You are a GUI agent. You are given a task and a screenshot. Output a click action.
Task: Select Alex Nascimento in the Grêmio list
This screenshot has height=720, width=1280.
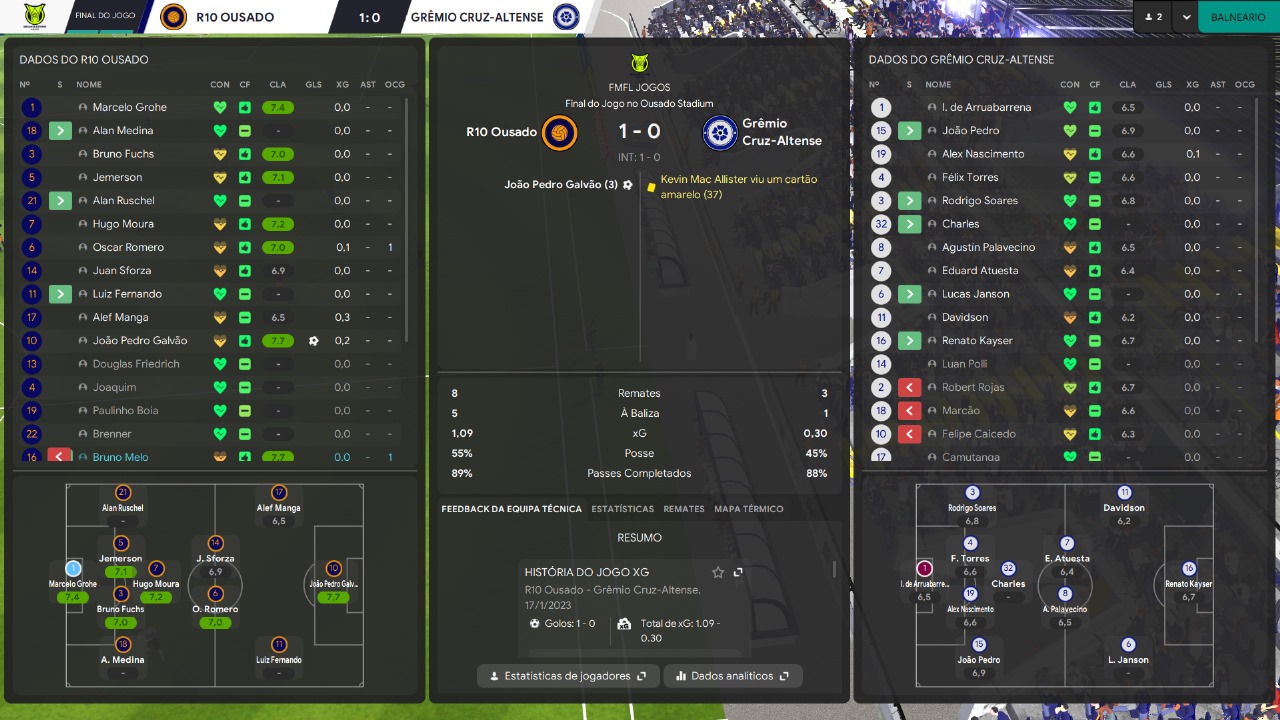(x=982, y=154)
